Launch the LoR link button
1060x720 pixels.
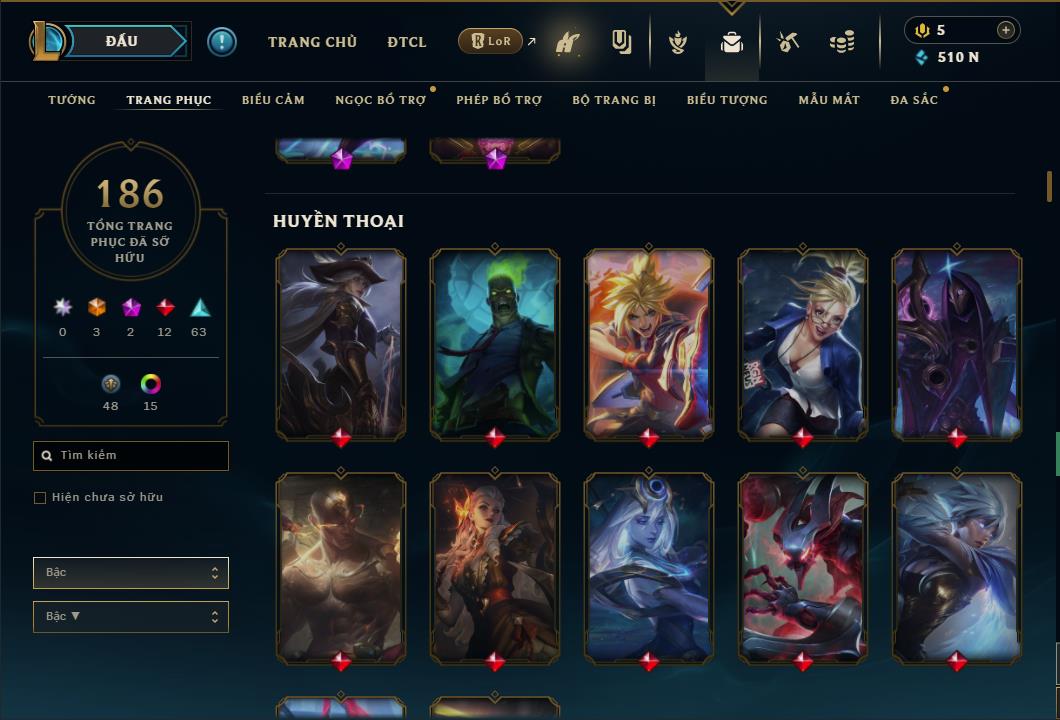click(490, 41)
